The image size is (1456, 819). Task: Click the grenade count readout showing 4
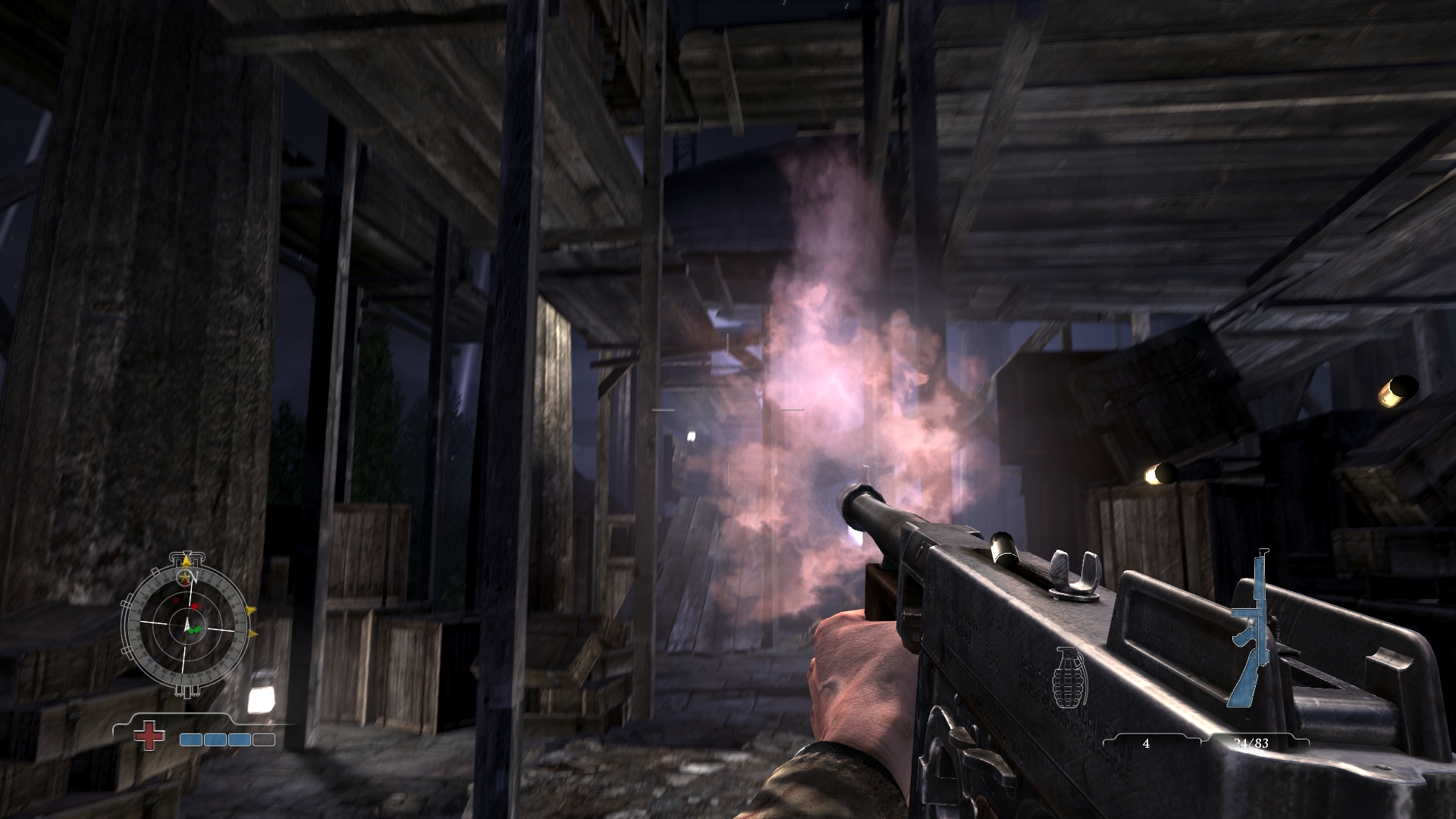click(1147, 744)
